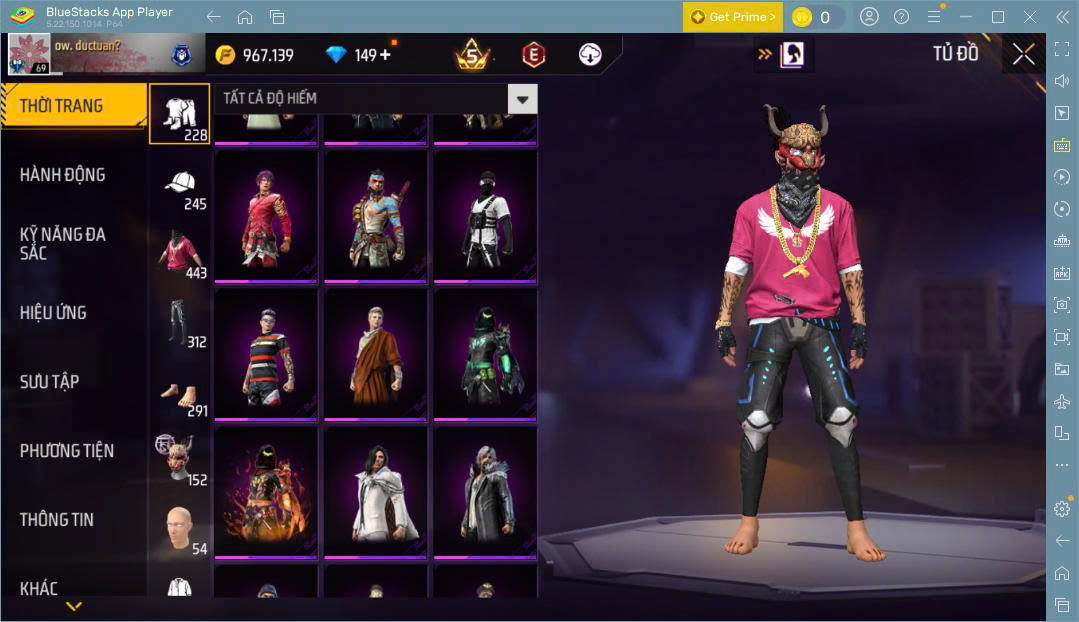Open the HIỆU ỨNG tab
This screenshot has height=622, width=1079.
pos(53,312)
